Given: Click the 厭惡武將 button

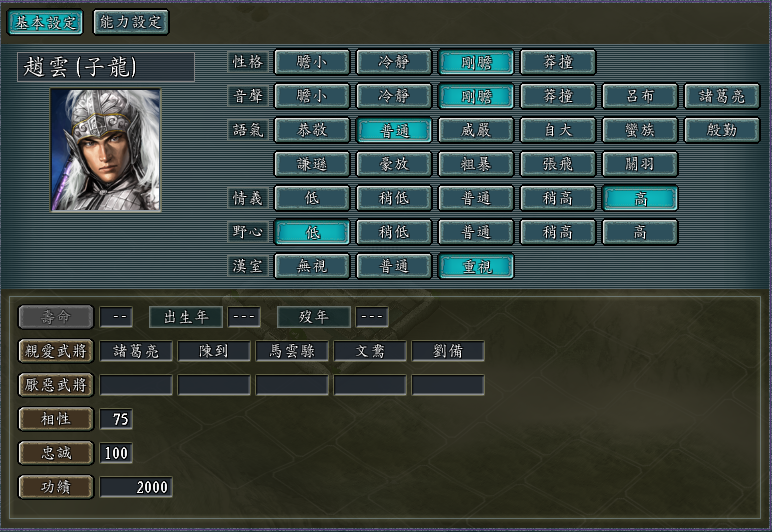Looking at the screenshot, I should click(56, 385).
